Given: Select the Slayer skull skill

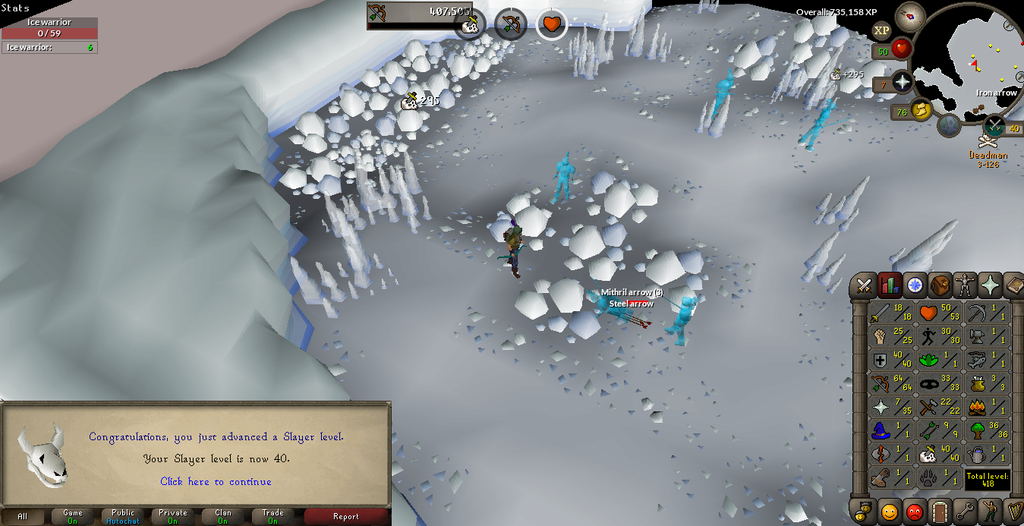Looking at the screenshot, I should coord(930,454).
